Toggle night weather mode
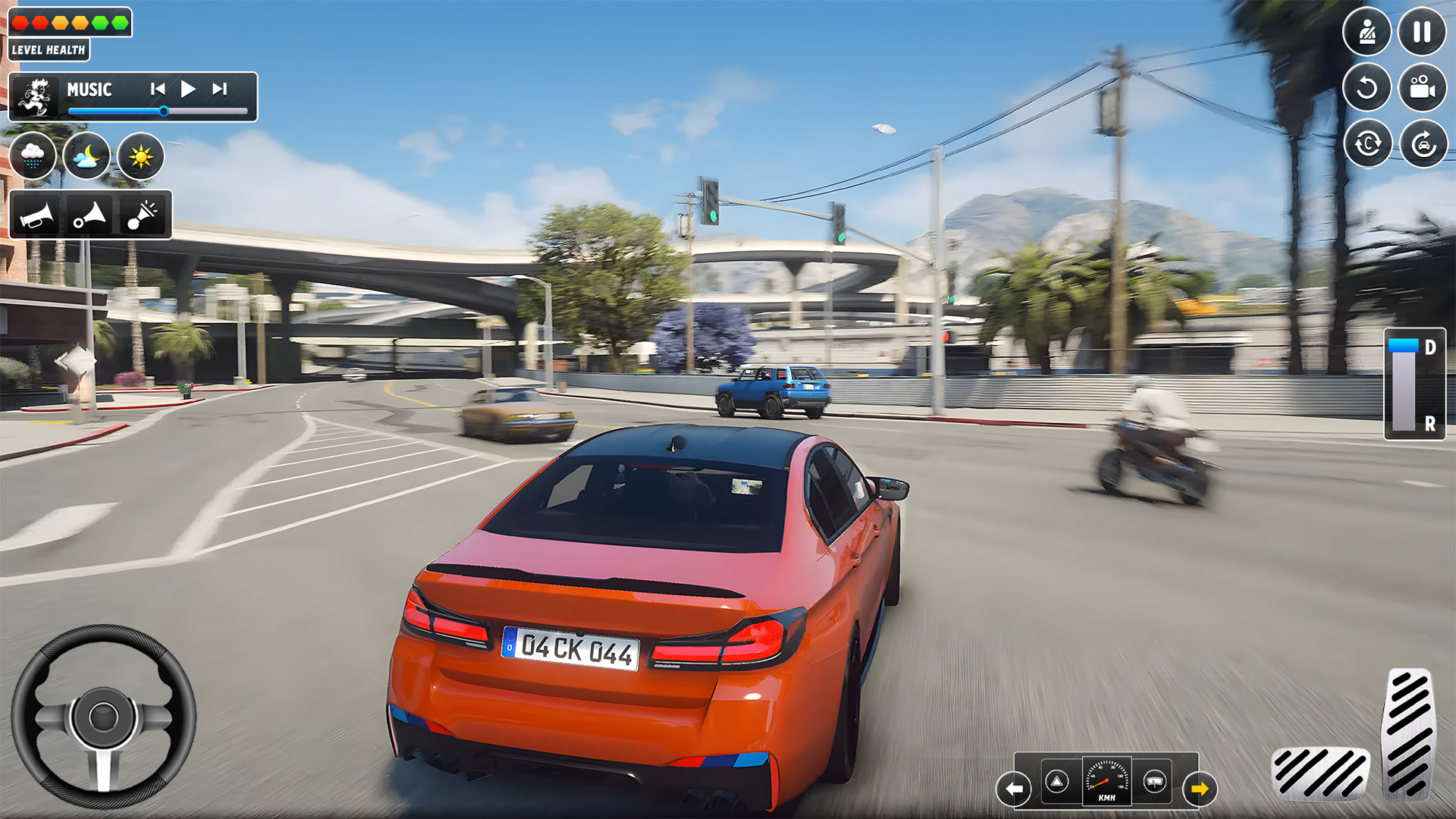 point(86,155)
